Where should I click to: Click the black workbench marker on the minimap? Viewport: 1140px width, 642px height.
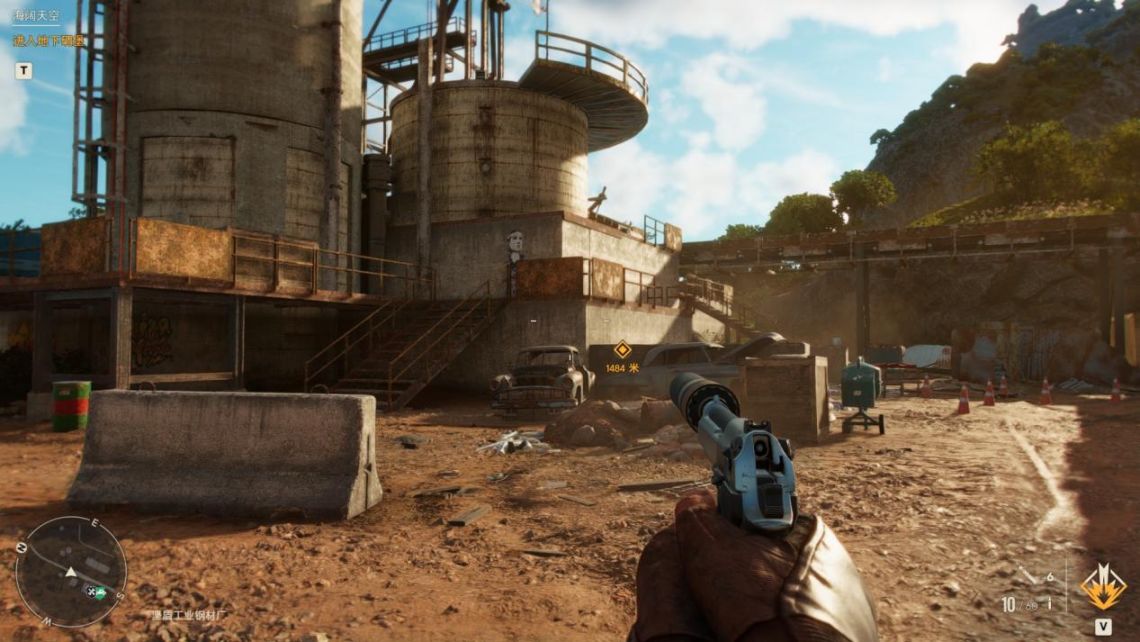pyautogui.click(x=89, y=591)
